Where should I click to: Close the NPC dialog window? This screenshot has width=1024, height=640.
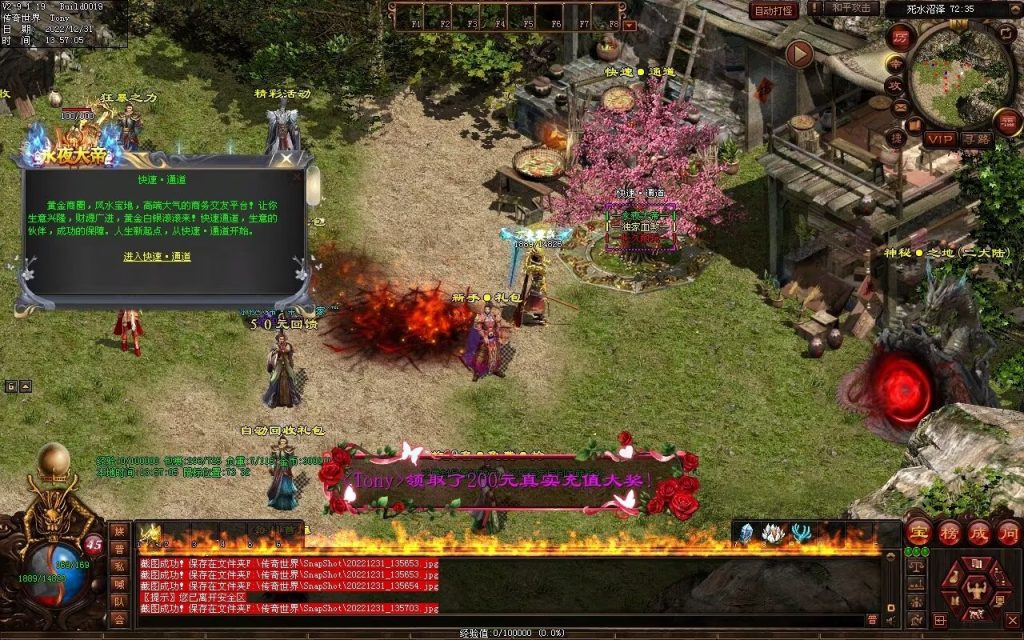point(286,158)
